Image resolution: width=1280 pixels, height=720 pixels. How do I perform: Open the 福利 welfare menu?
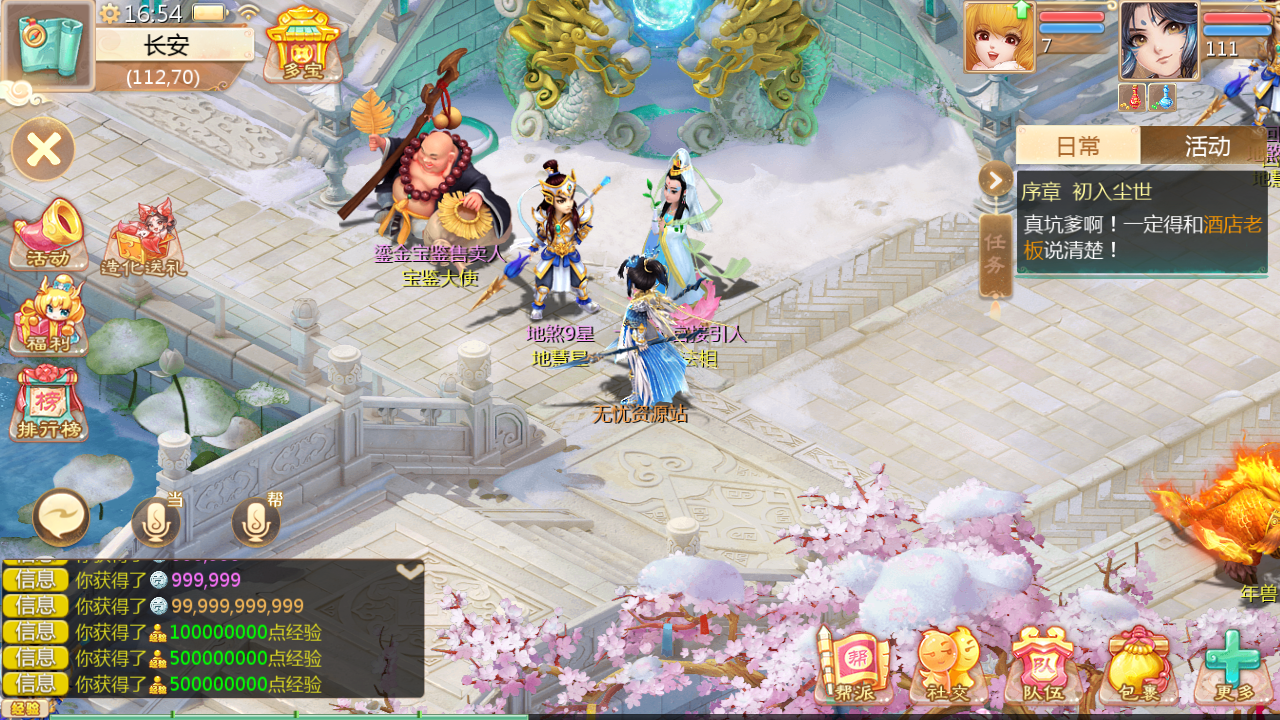click(x=48, y=317)
